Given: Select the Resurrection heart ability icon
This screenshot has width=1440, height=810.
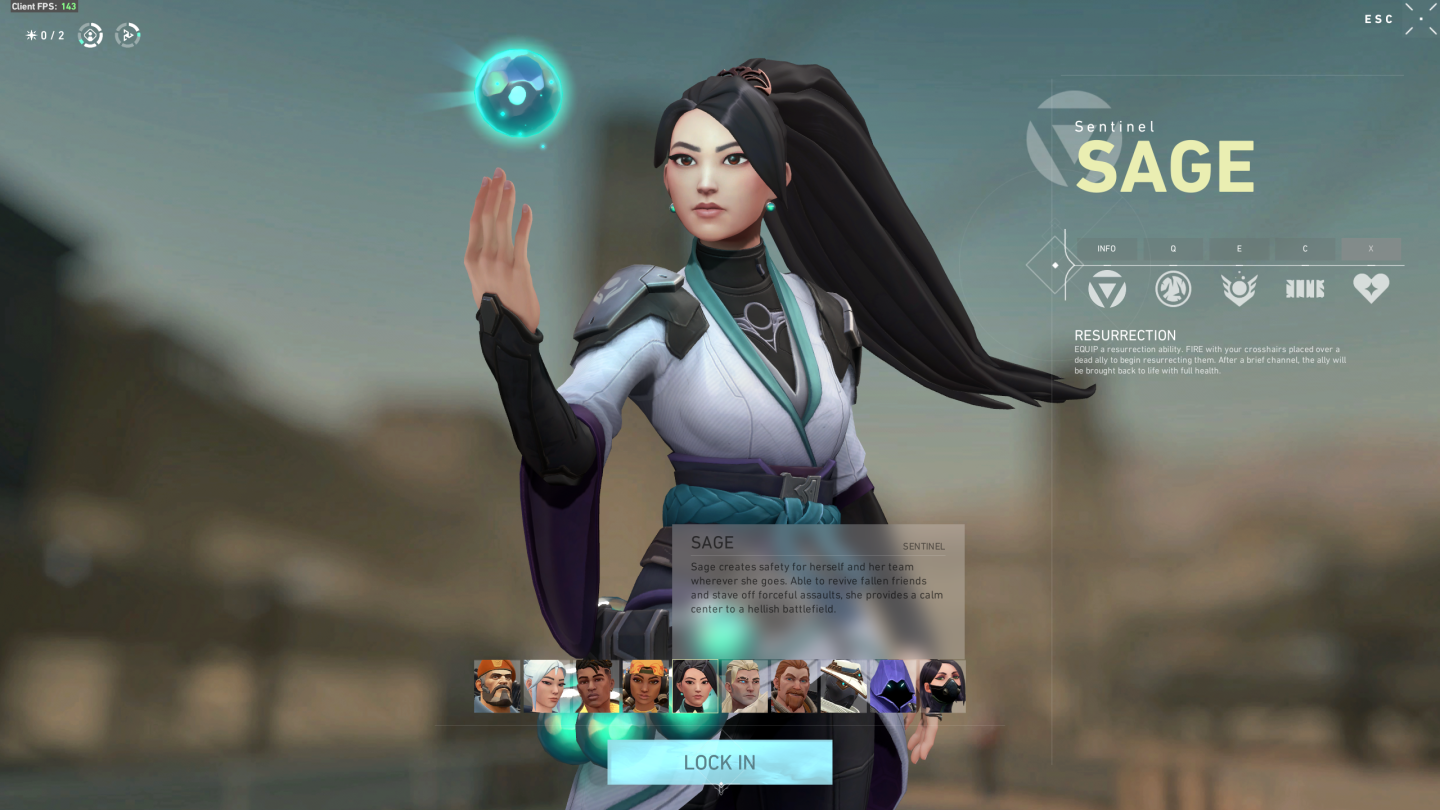Looking at the screenshot, I should coord(1371,288).
